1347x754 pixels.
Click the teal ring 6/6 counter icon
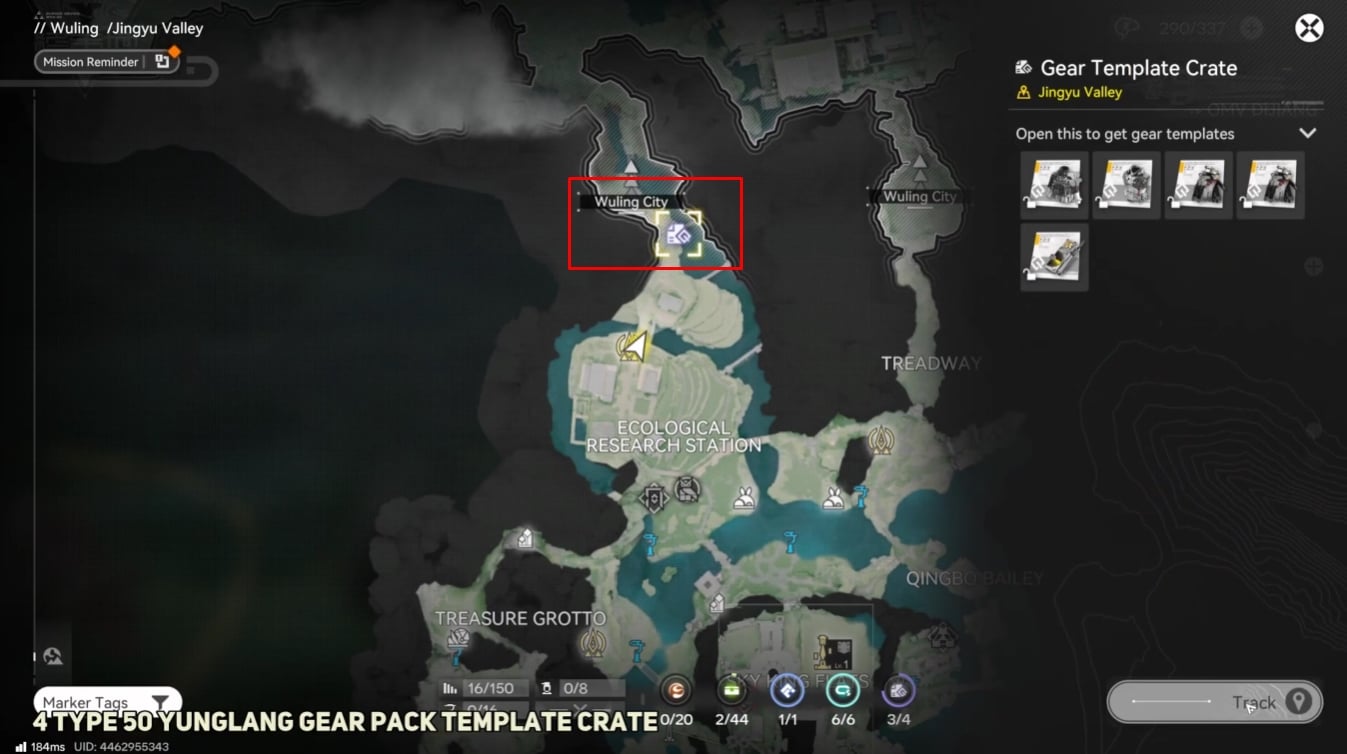[842, 691]
